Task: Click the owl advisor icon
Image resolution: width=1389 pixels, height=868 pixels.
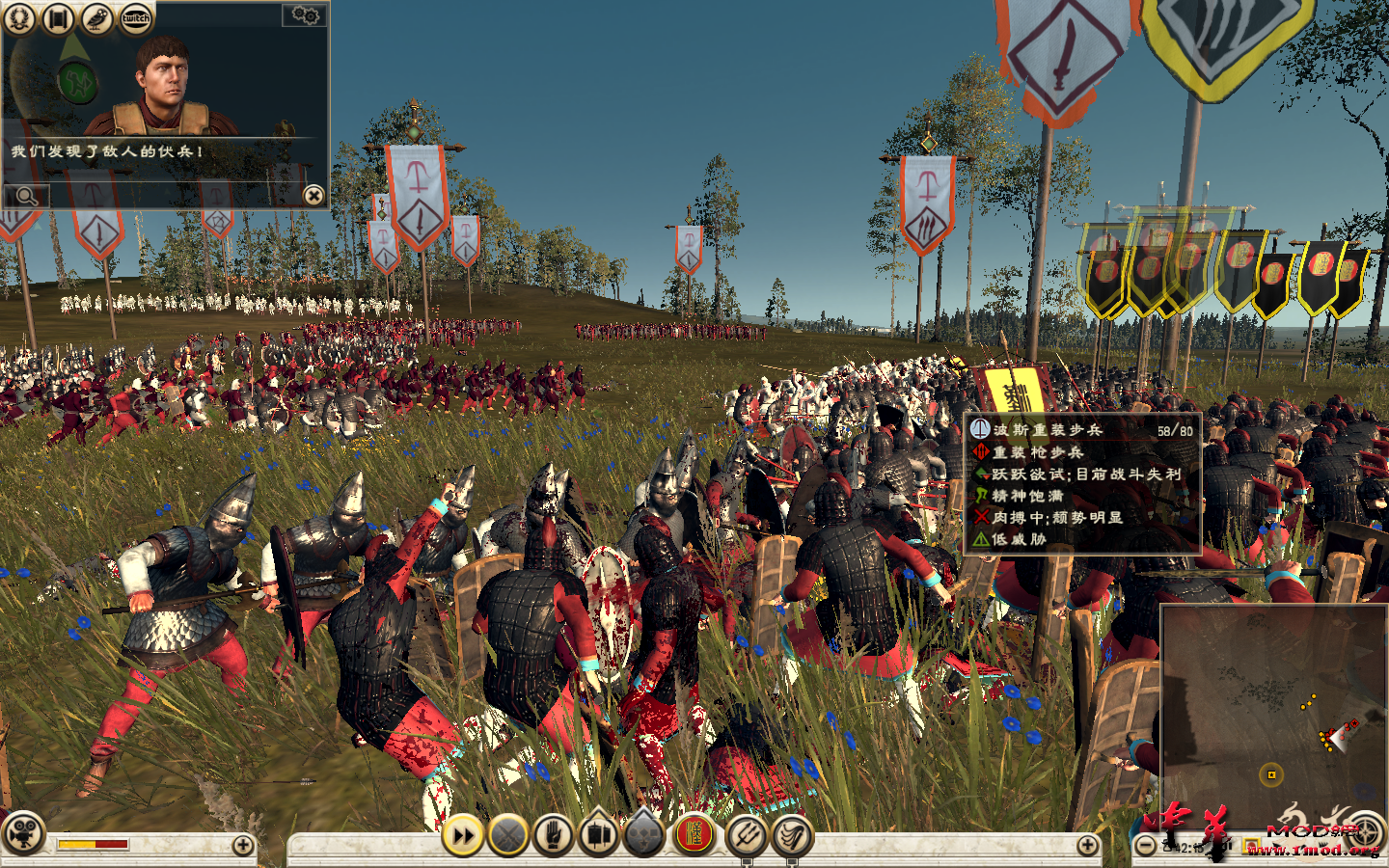Action: pos(96,17)
